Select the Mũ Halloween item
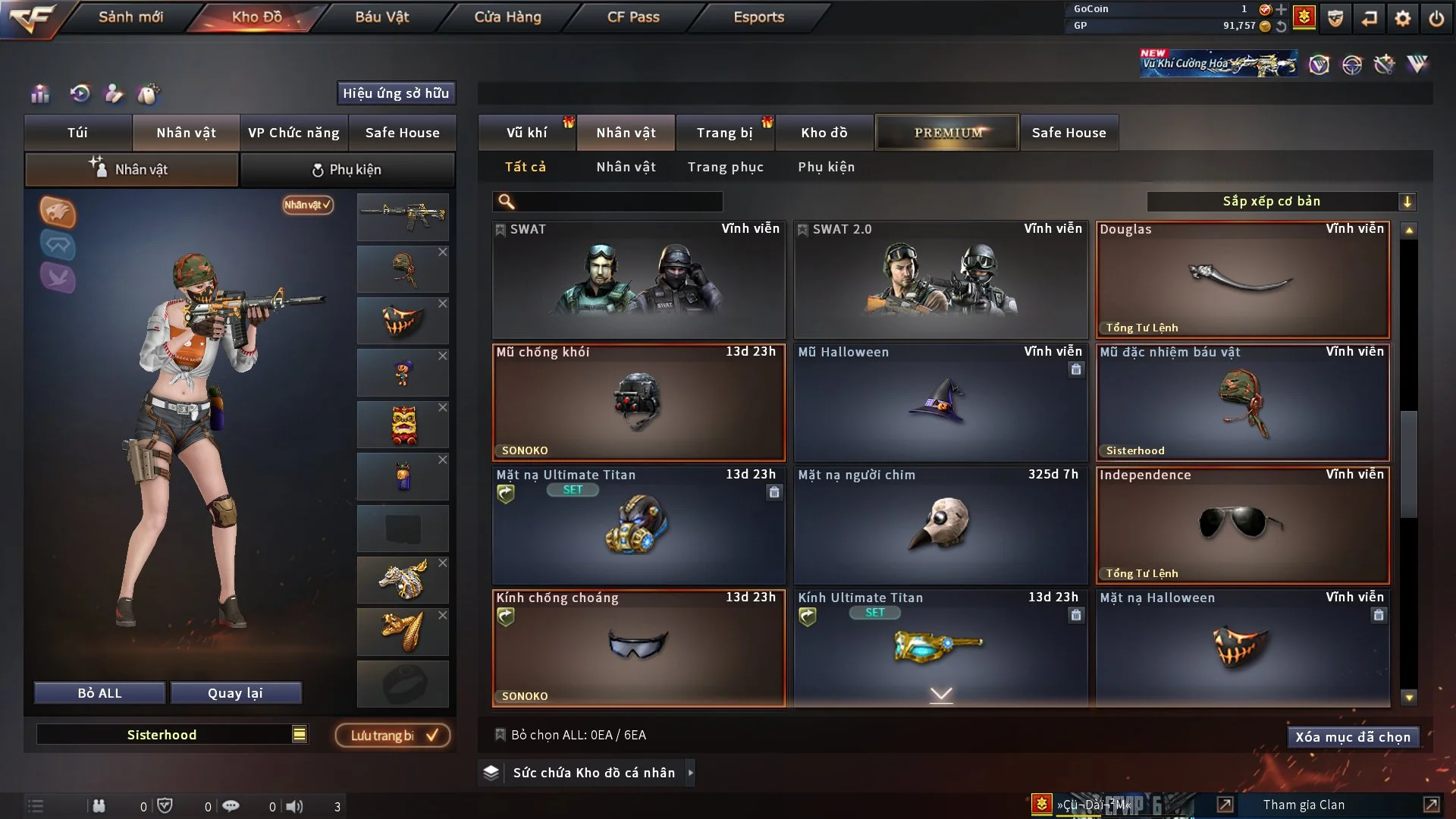Viewport: 1456px width, 819px height. (940, 403)
